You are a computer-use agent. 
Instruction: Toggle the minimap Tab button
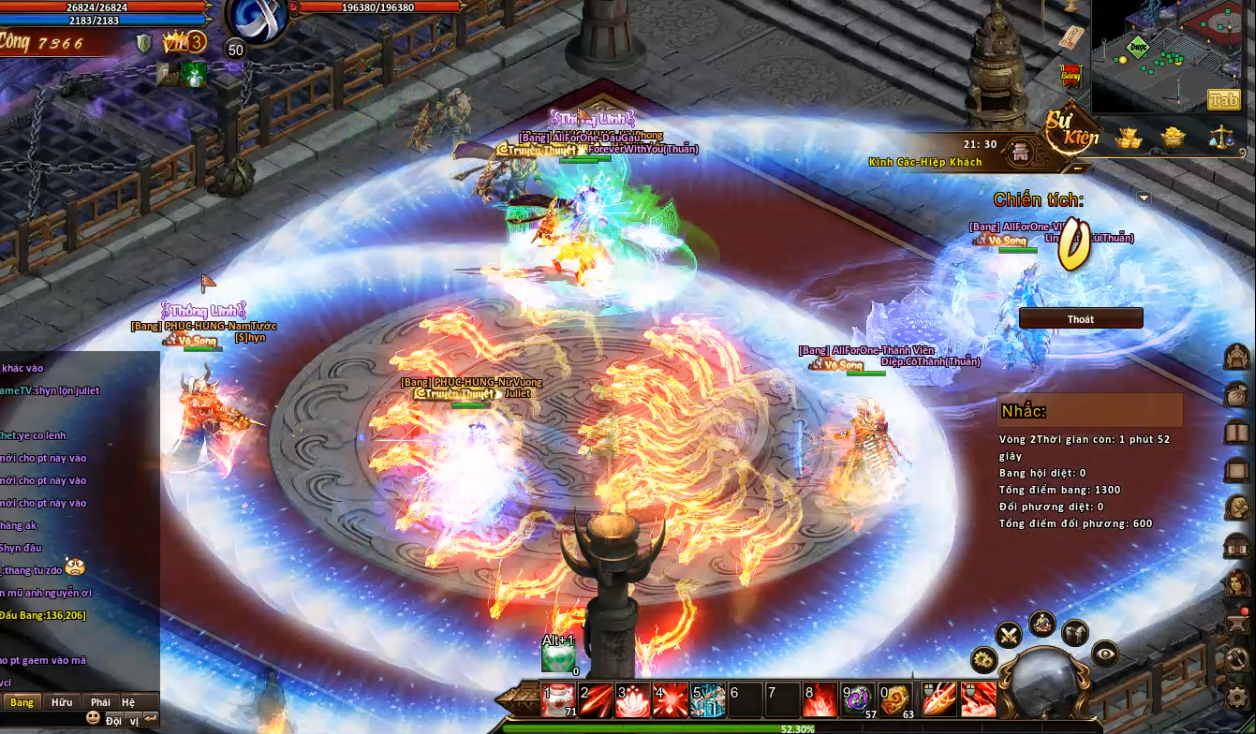1223,99
